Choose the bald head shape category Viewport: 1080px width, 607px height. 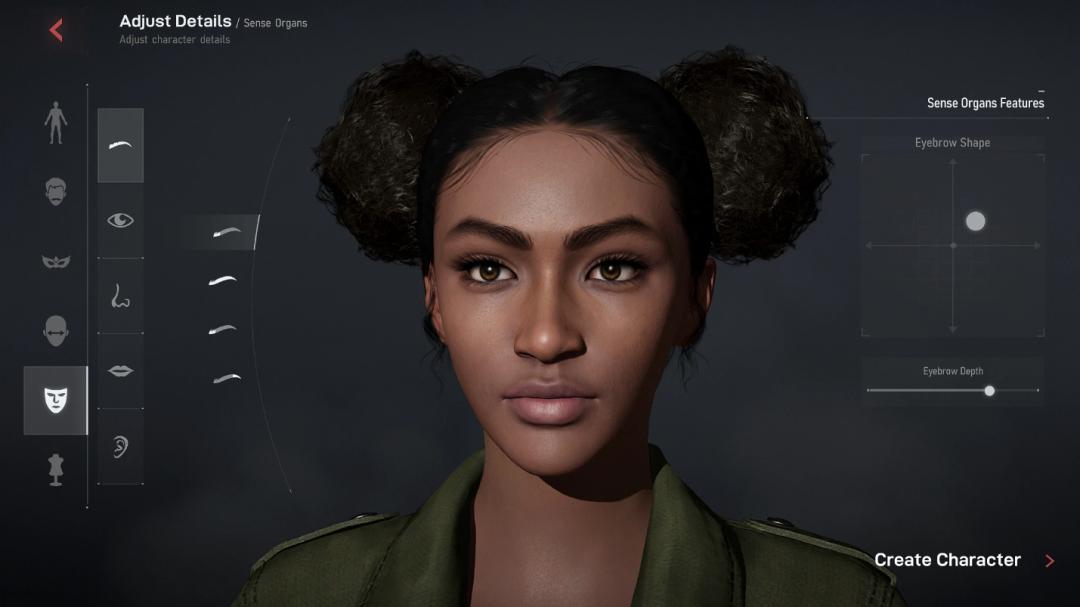click(x=56, y=331)
